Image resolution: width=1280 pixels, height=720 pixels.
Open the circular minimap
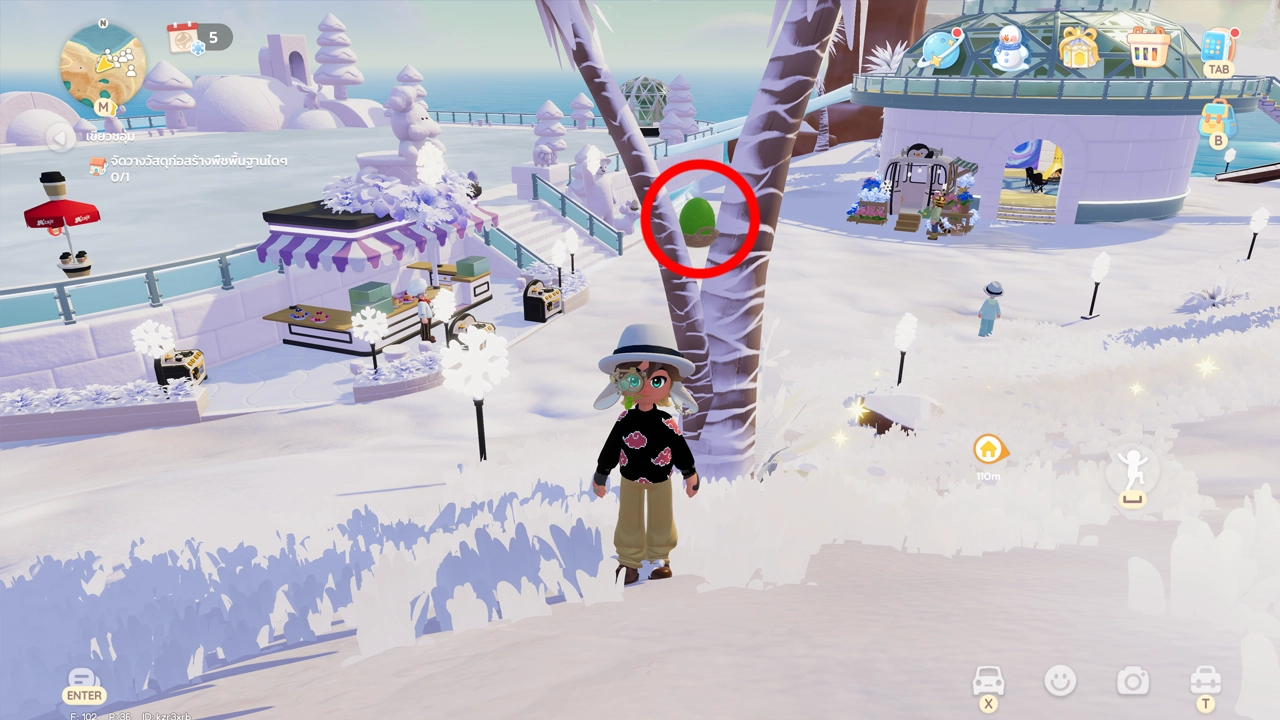pos(103,64)
